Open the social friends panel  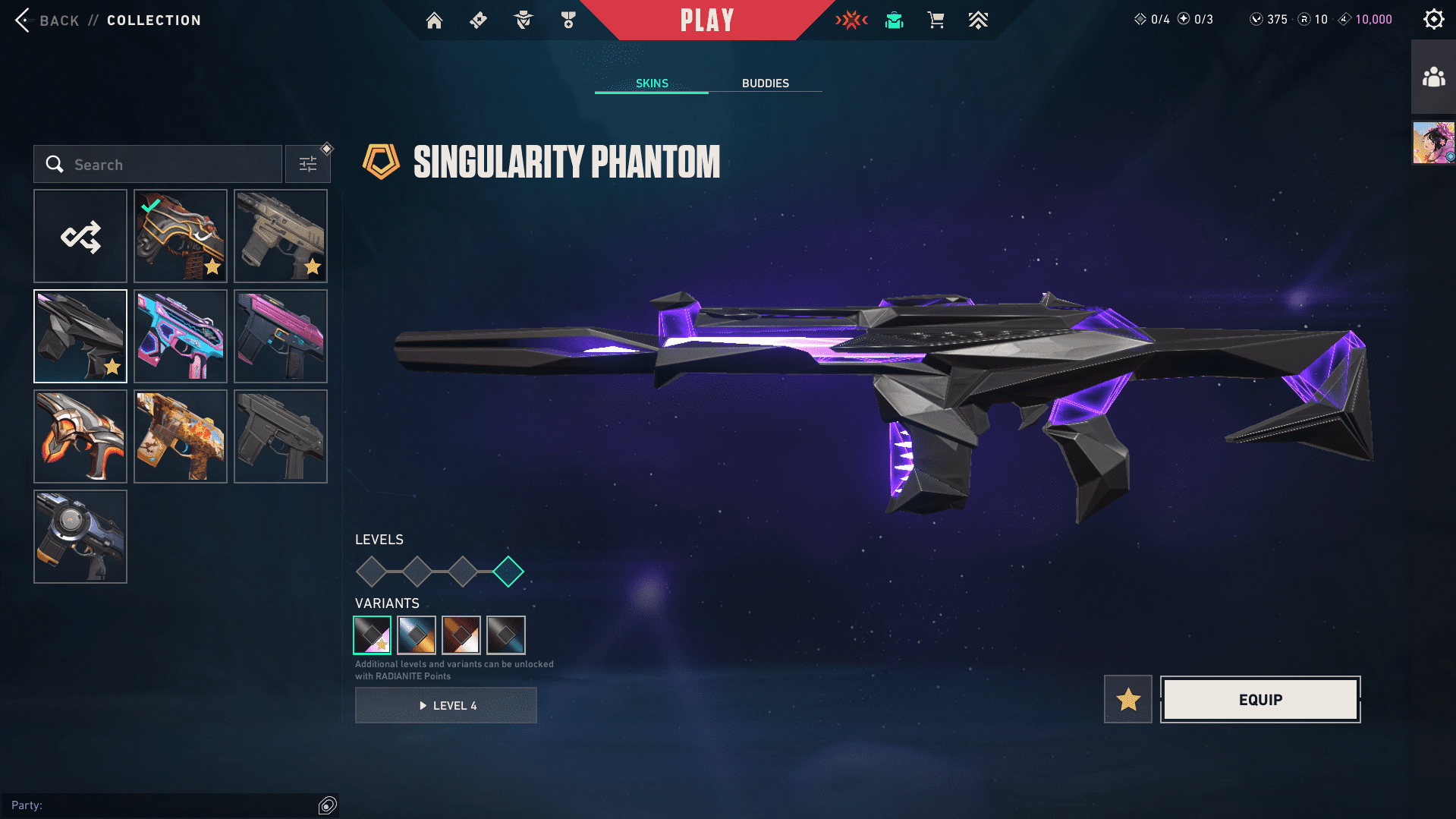point(1433,77)
